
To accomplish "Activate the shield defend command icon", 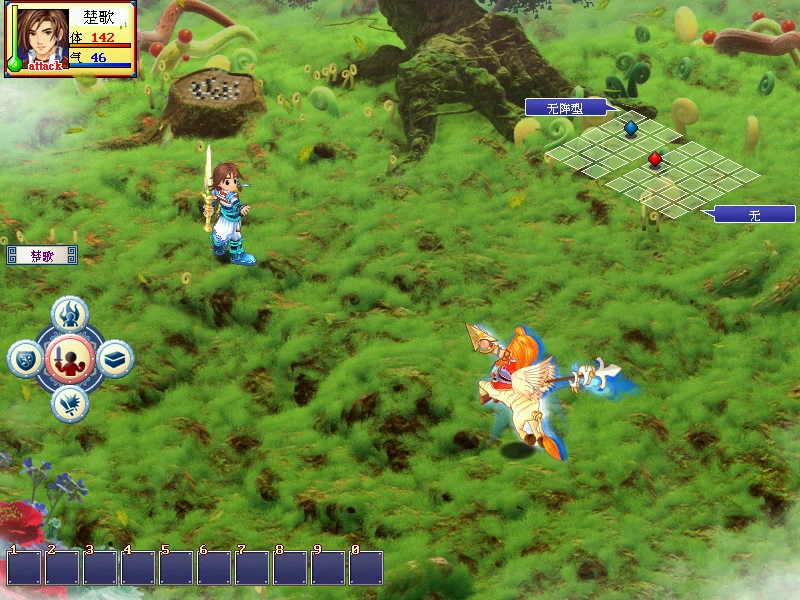I will [x=25, y=358].
